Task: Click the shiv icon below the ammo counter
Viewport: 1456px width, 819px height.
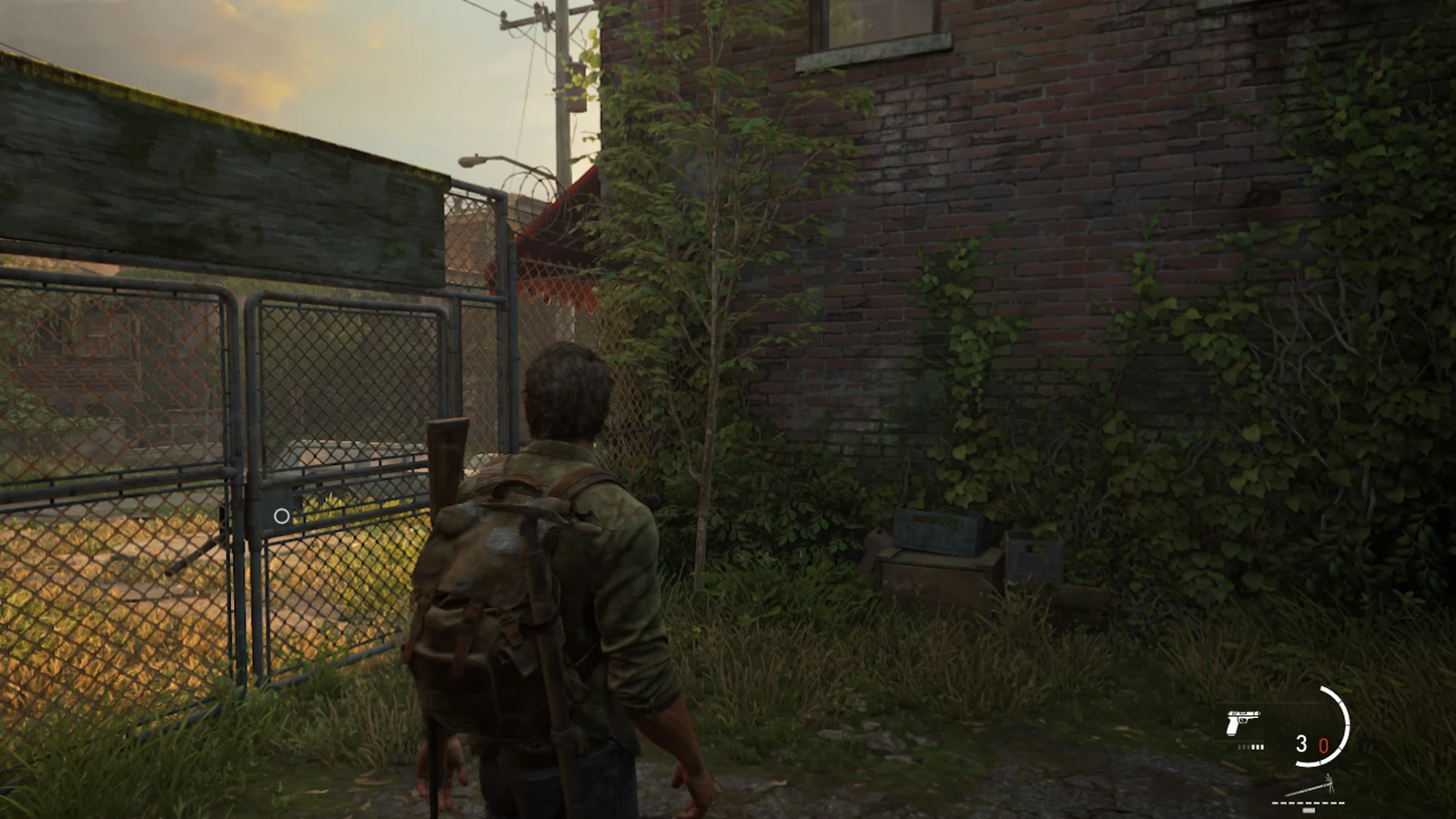Action: point(1310,784)
